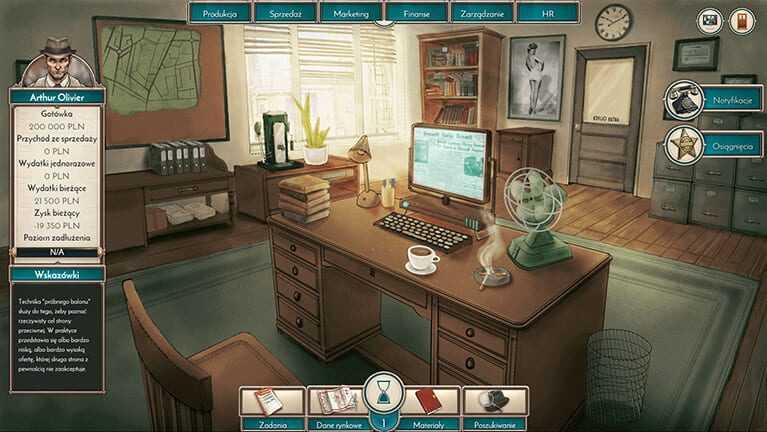Open the Sprzedaż menu
Viewport: 767px width, 432px height.
pyautogui.click(x=285, y=13)
